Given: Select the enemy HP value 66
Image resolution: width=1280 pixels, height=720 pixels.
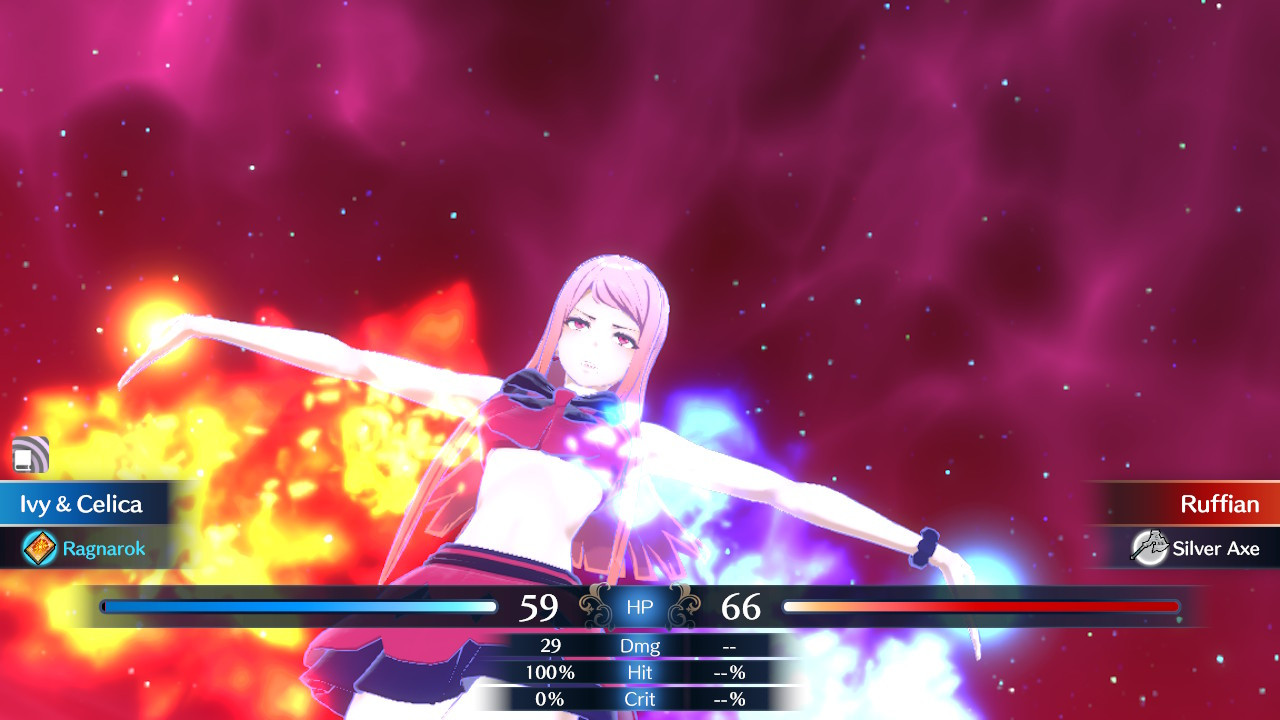Looking at the screenshot, I should click(x=742, y=606).
